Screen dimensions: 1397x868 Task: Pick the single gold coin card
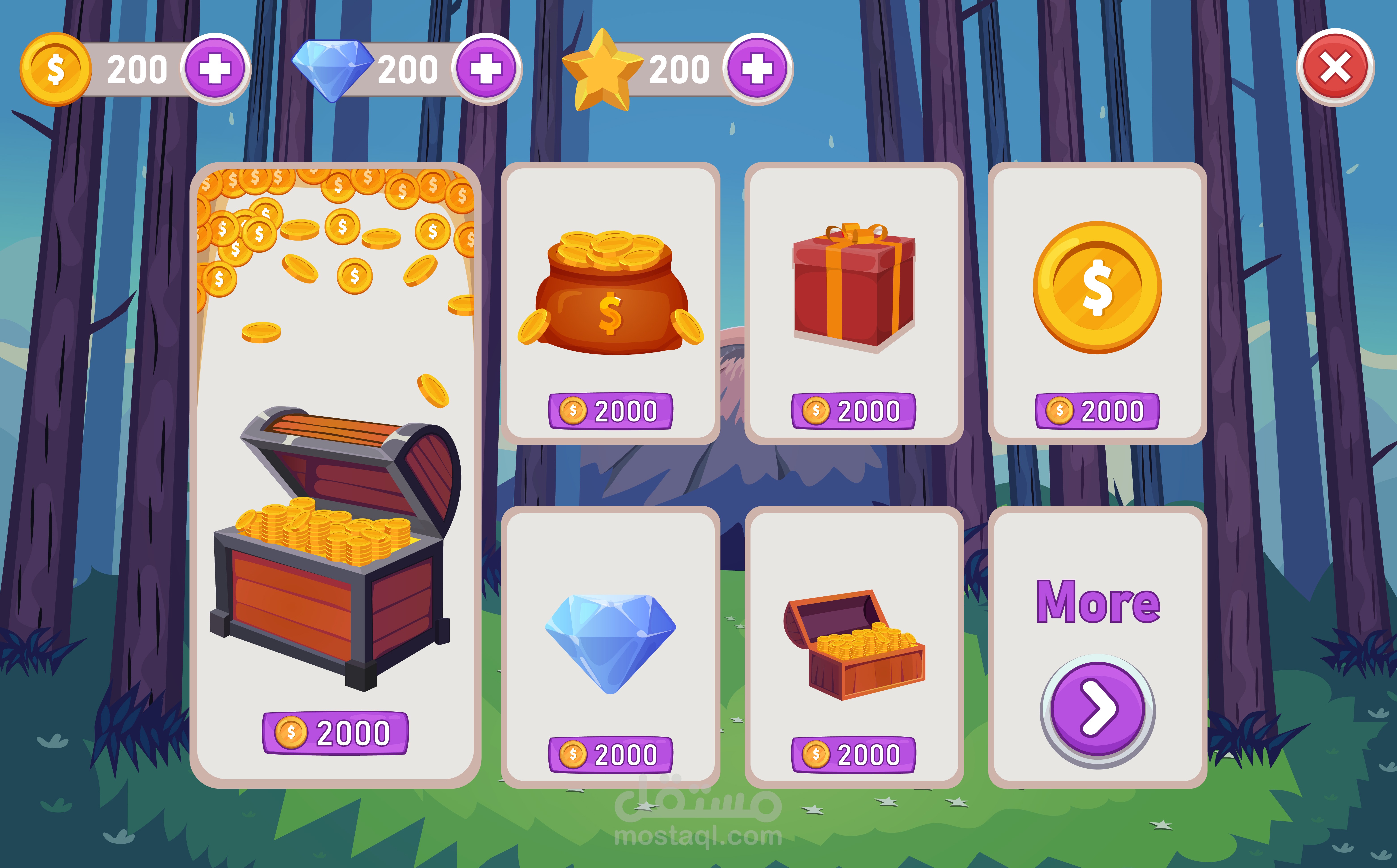(x=1097, y=287)
